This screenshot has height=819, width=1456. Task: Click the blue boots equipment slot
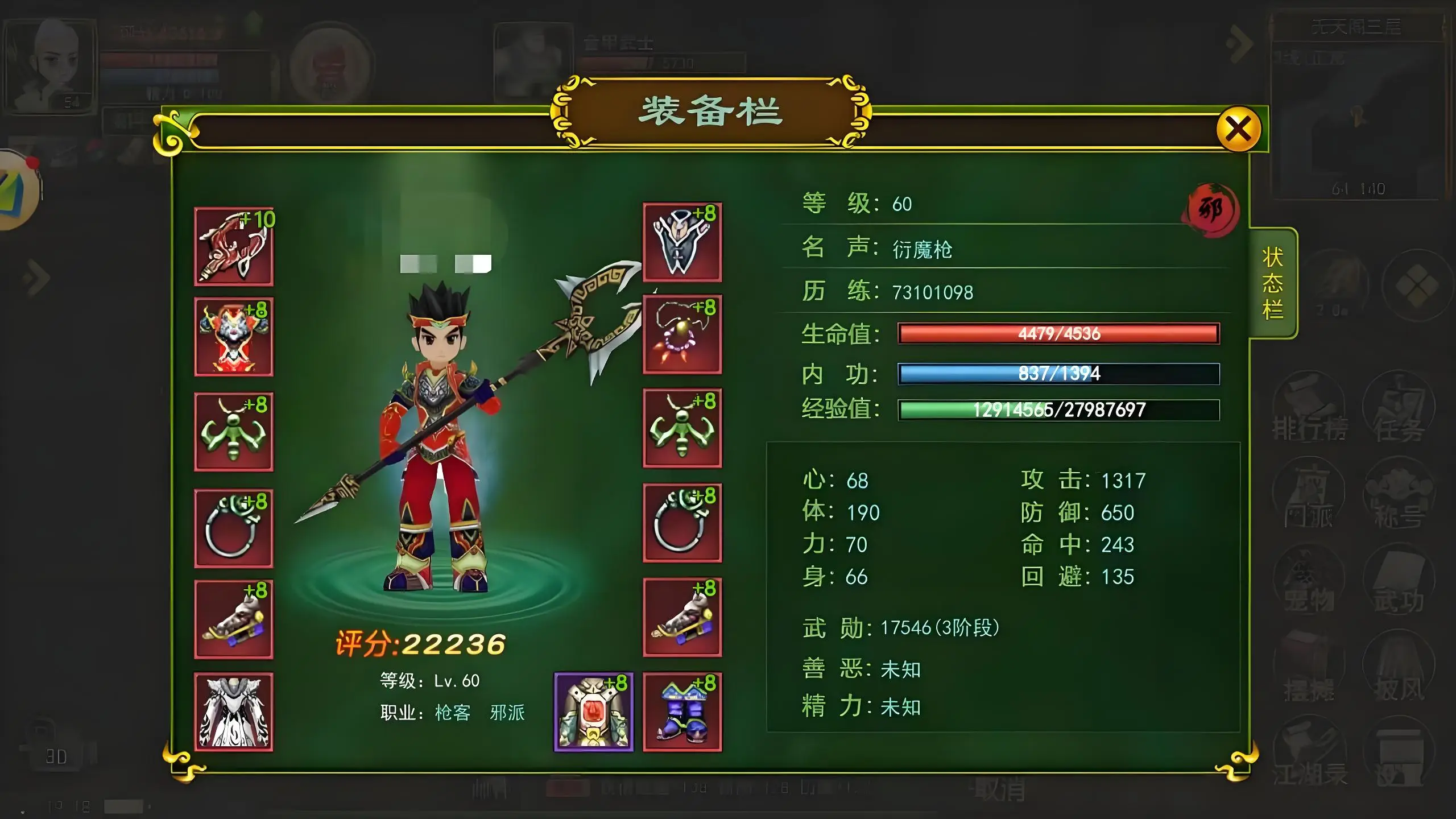(x=682, y=712)
